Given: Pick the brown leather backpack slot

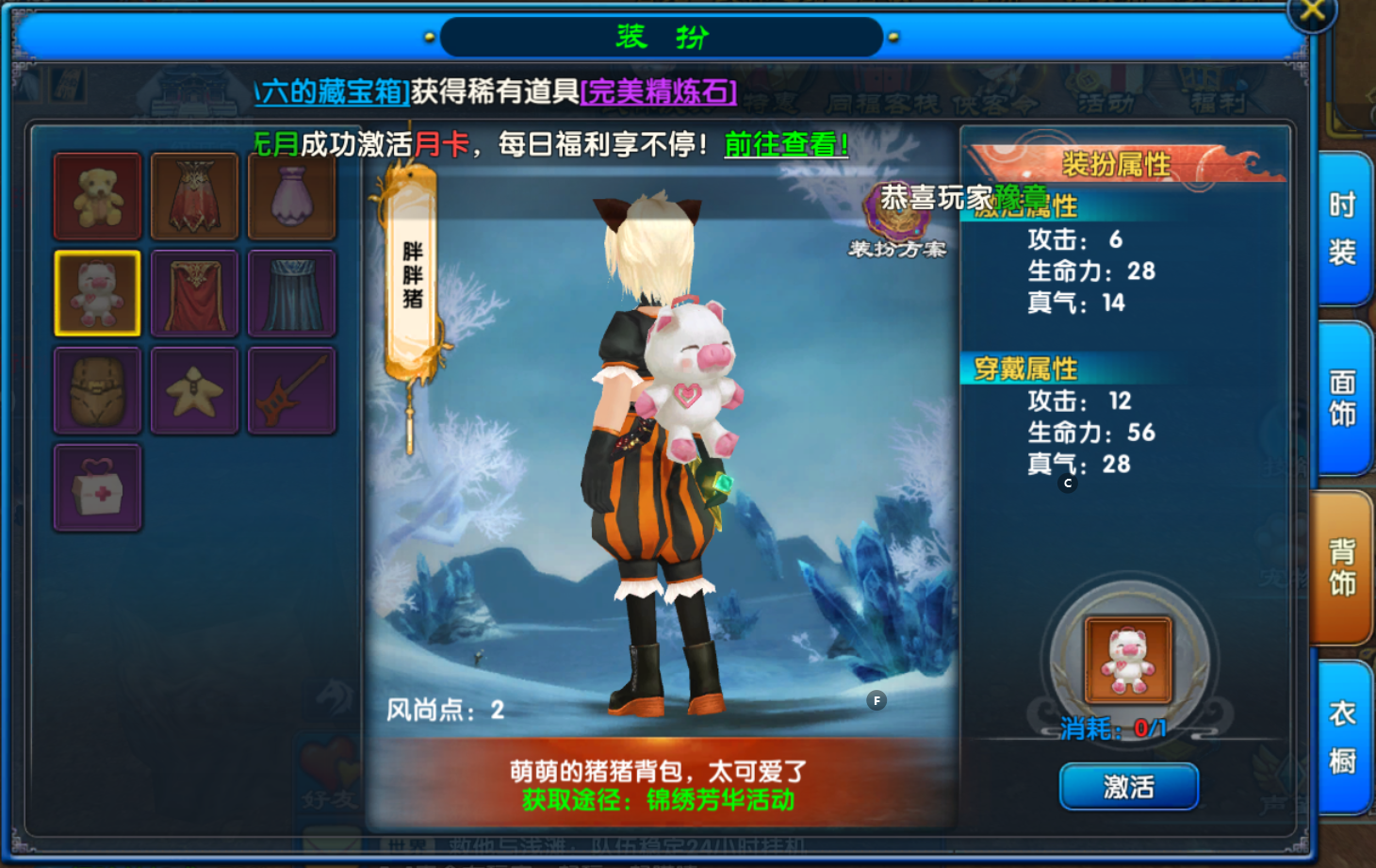Looking at the screenshot, I should (97, 390).
